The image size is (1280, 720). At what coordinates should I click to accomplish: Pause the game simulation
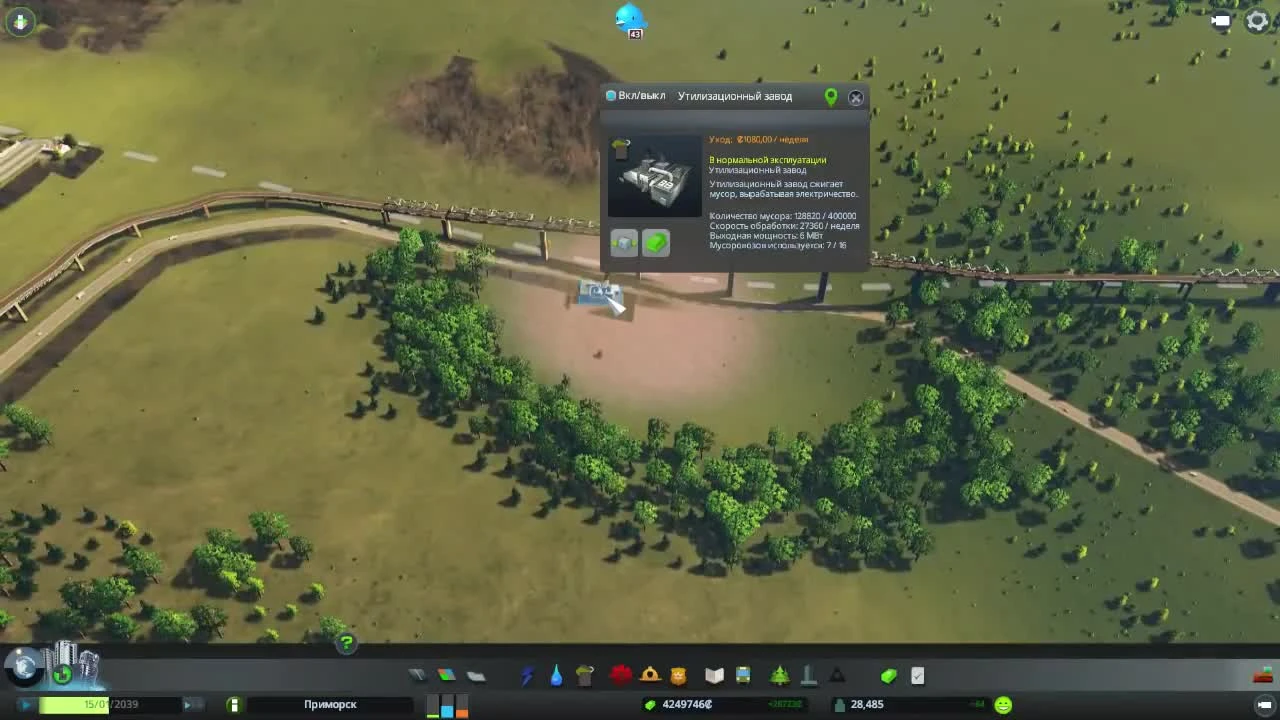tap(25, 704)
